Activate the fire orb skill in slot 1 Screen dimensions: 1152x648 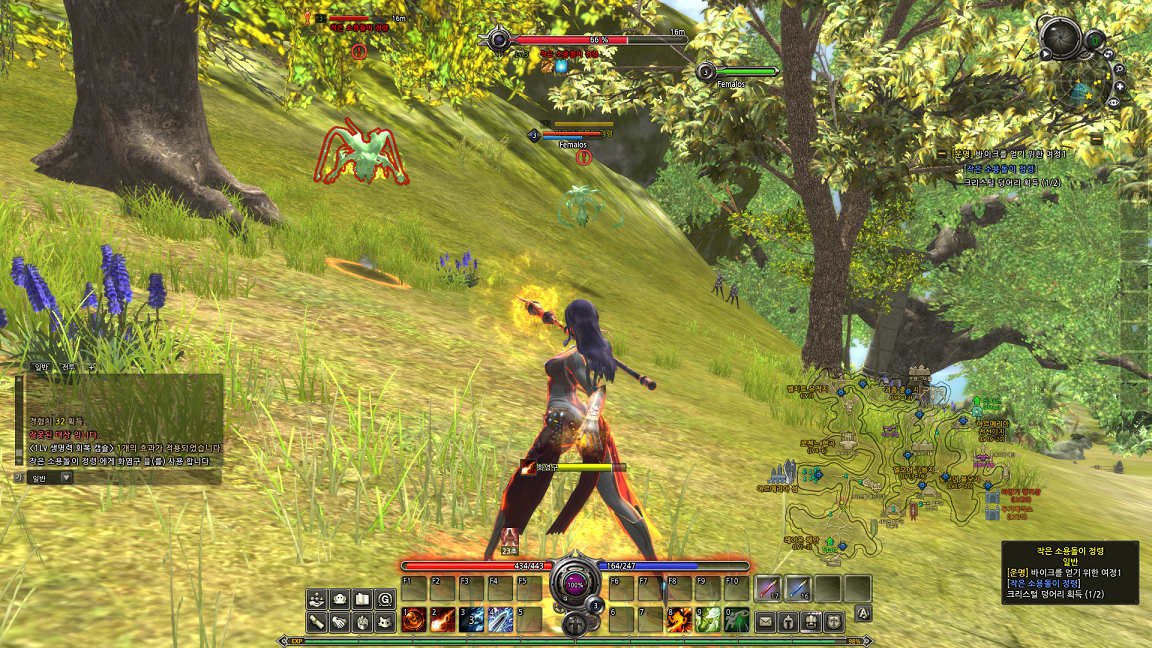tap(414, 620)
